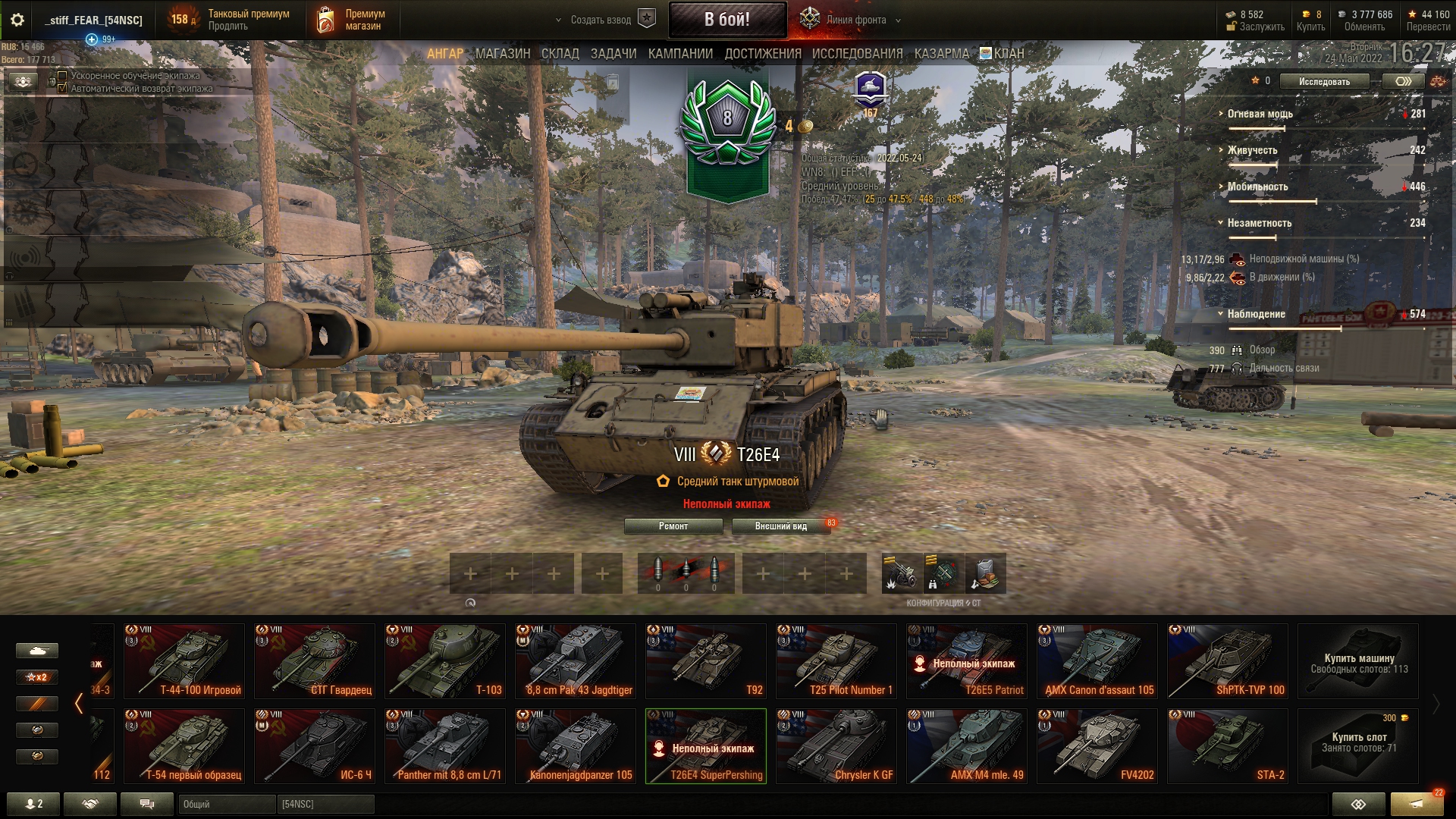Open the КАЗАРМА tab
Viewport: 1456px width, 819px height.
click(x=941, y=54)
